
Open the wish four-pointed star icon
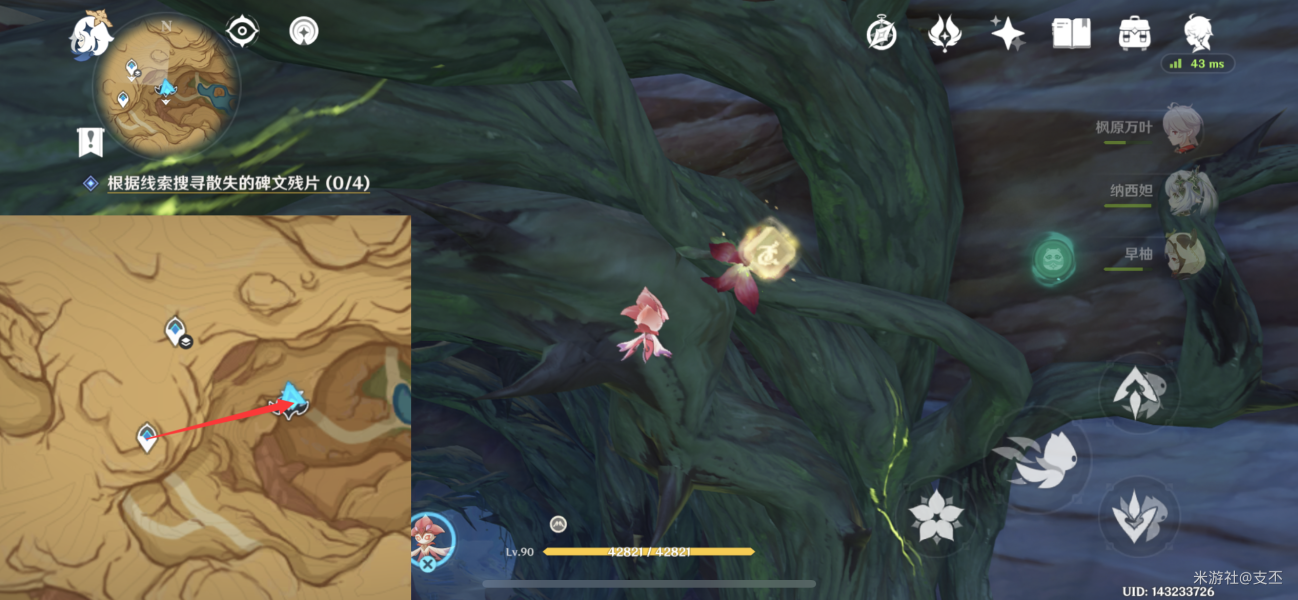pyautogui.click(x=1007, y=33)
